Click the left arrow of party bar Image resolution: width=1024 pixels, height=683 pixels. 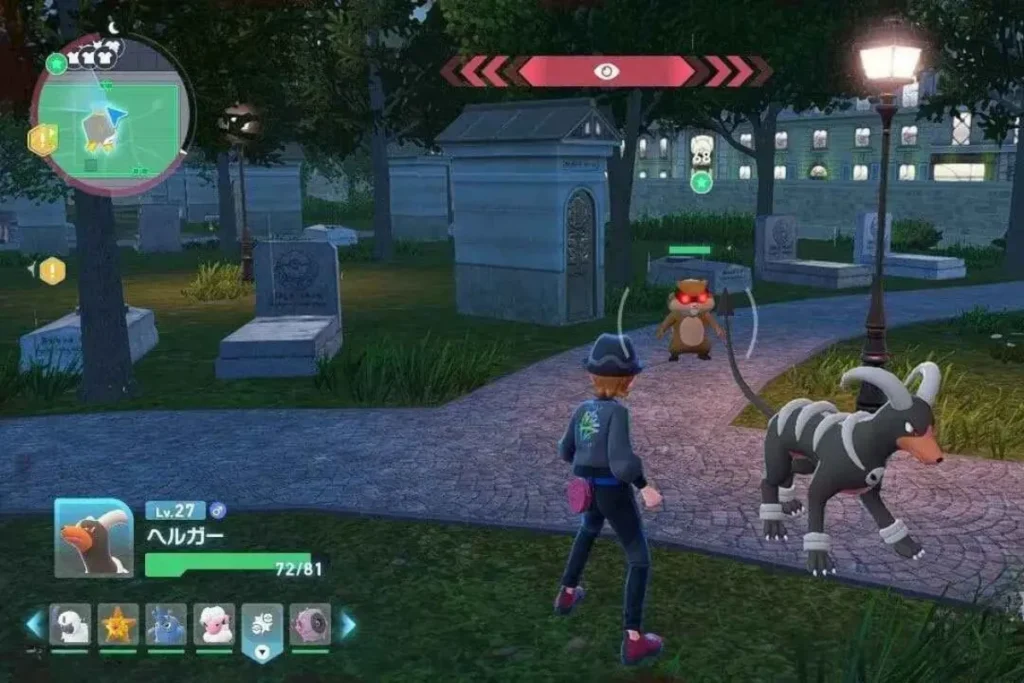tap(35, 625)
